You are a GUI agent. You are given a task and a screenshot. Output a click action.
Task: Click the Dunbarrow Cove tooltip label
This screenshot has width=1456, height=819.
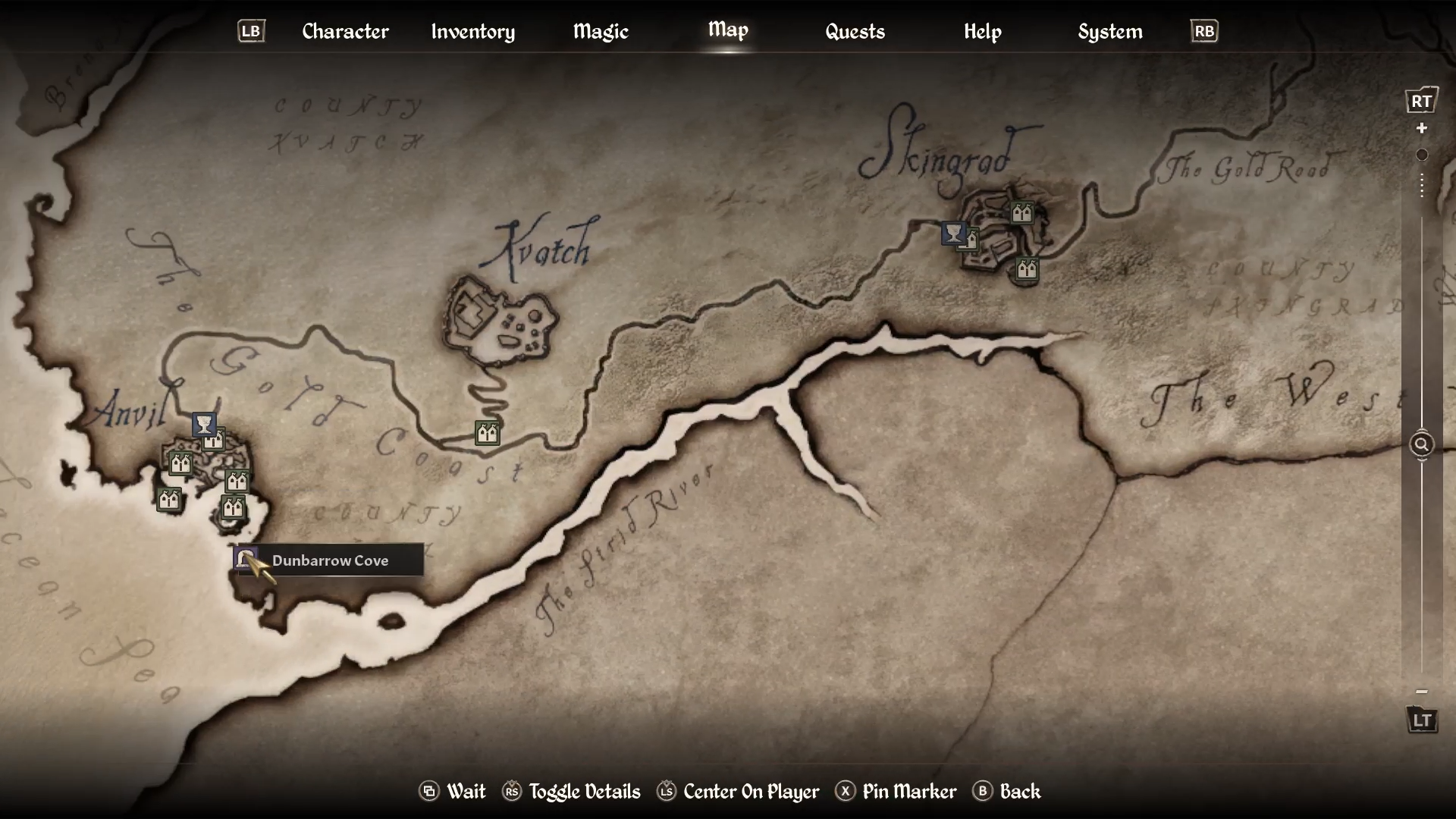coord(331,560)
